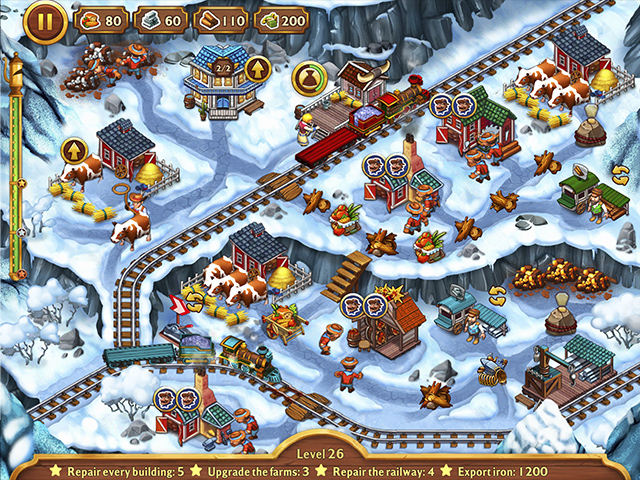Screen dimensions: 640x480
Task: Tap the worker badges over the sawmill
Action: (x=362, y=306)
